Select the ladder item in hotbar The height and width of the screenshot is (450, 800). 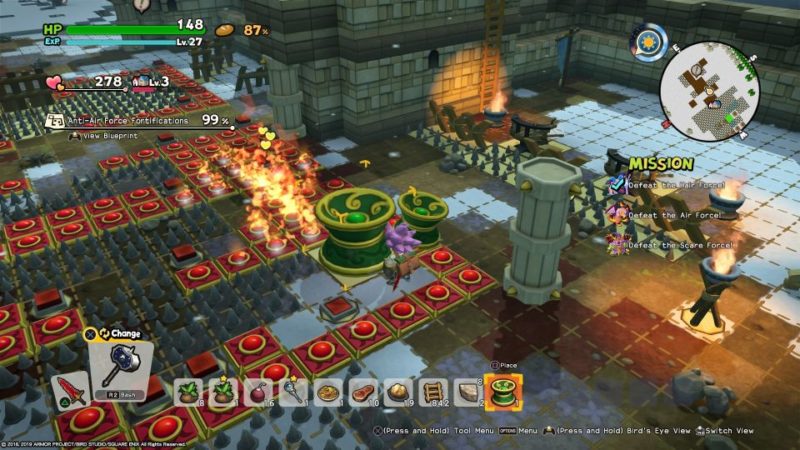[x=433, y=392]
